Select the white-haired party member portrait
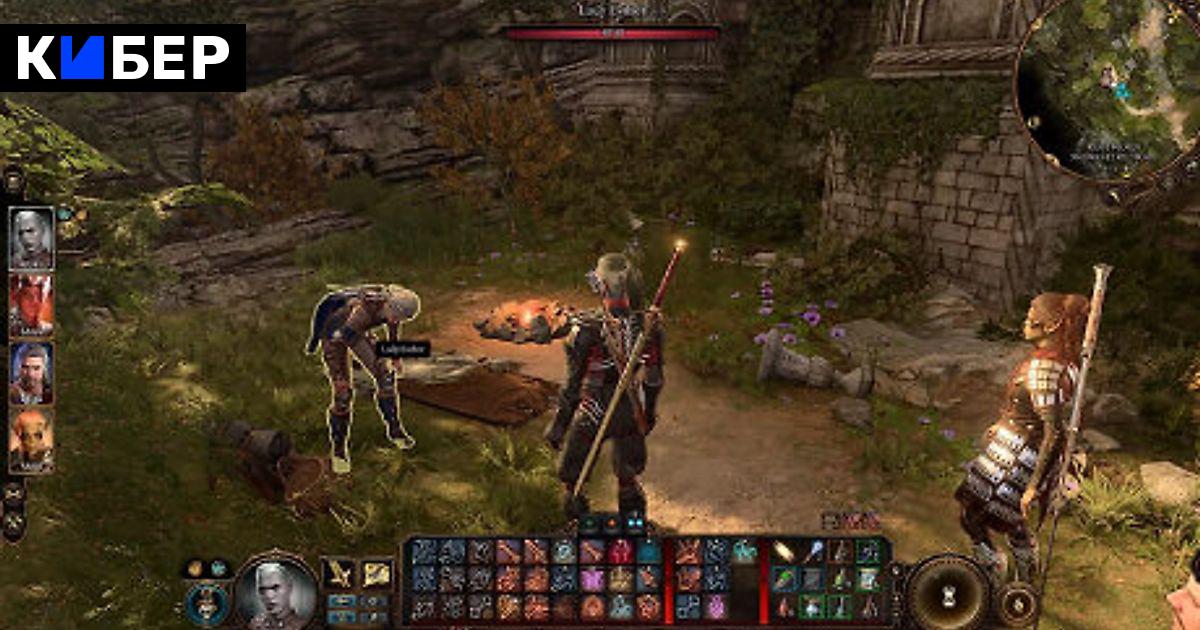 click(x=31, y=237)
